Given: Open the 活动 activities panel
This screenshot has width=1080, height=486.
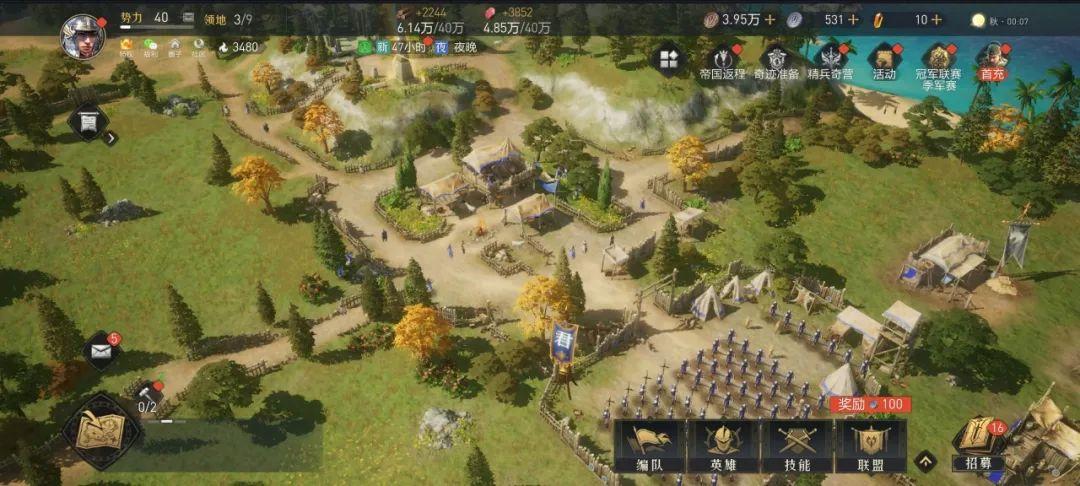Looking at the screenshot, I should [x=884, y=60].
